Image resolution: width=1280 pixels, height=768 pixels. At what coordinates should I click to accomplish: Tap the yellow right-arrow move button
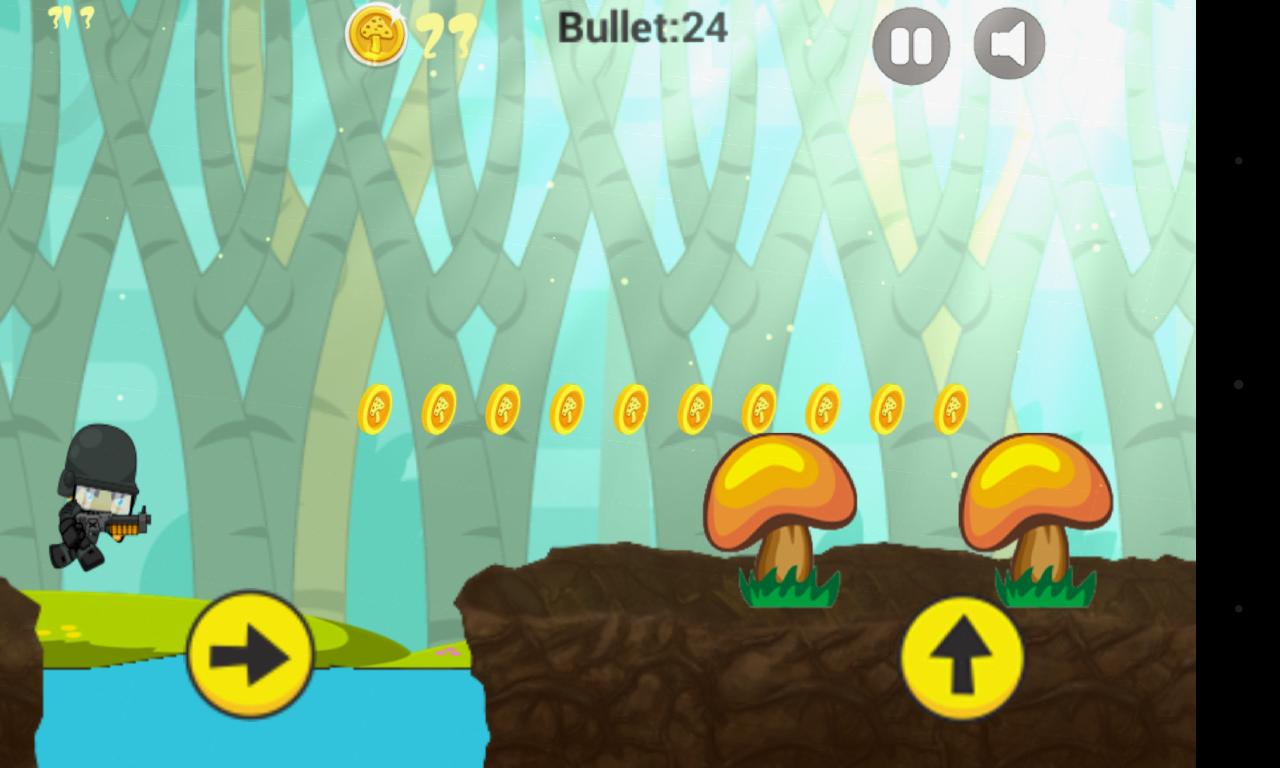tap(250, 655)
